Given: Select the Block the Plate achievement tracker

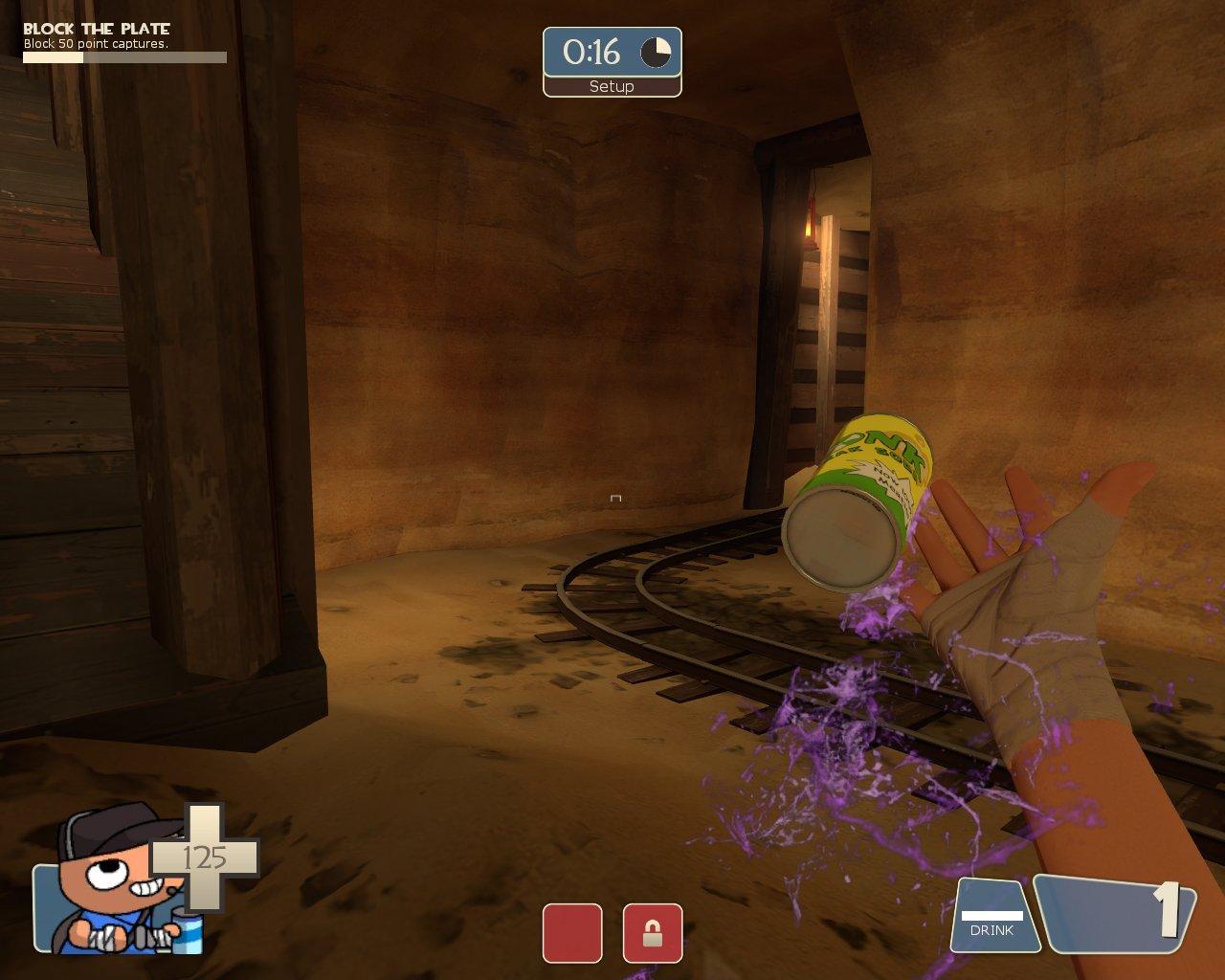Looking at the screenshot, I should 124,43.
